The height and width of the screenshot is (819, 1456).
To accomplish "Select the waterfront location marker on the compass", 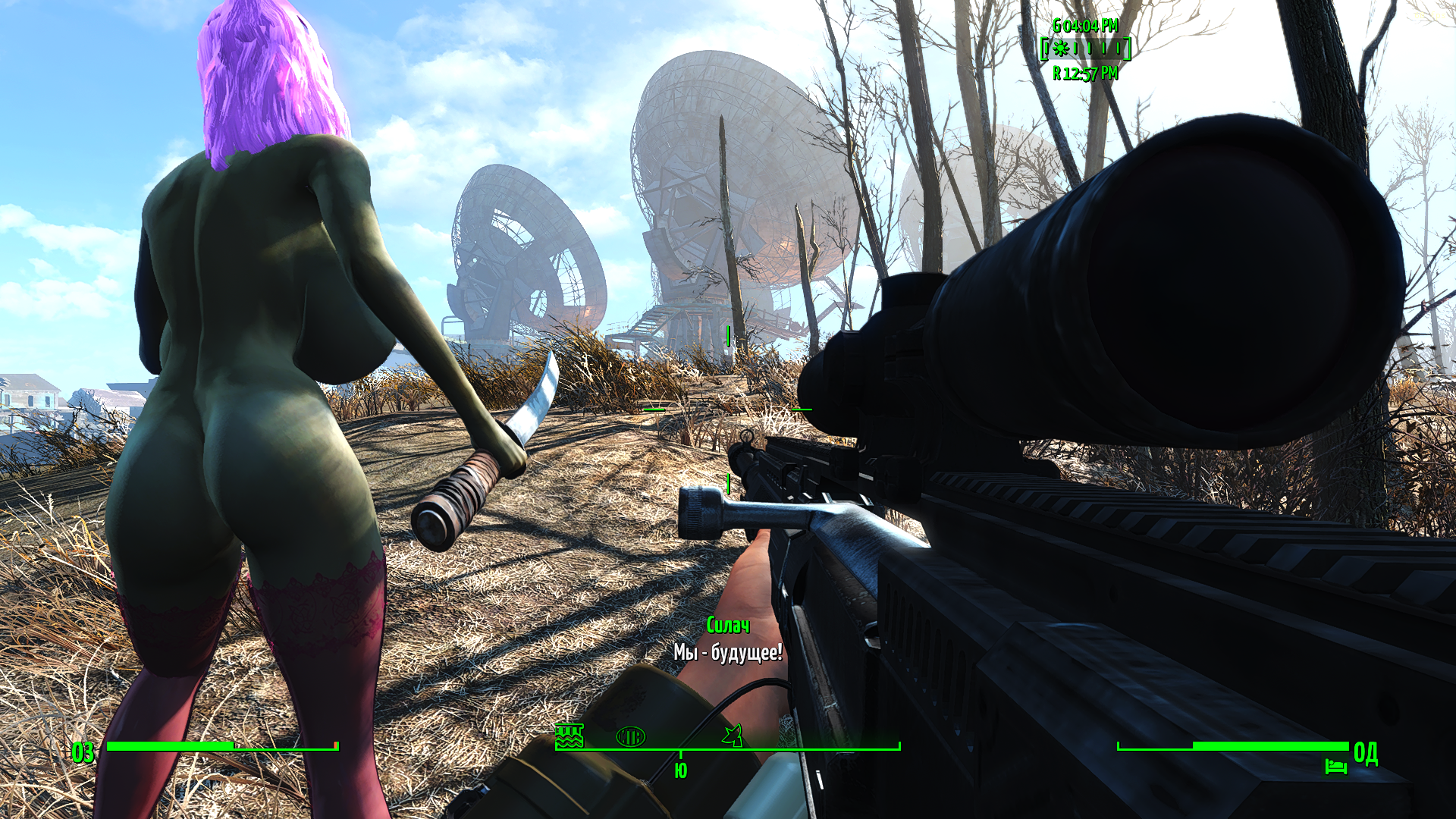I will point(569,735).
